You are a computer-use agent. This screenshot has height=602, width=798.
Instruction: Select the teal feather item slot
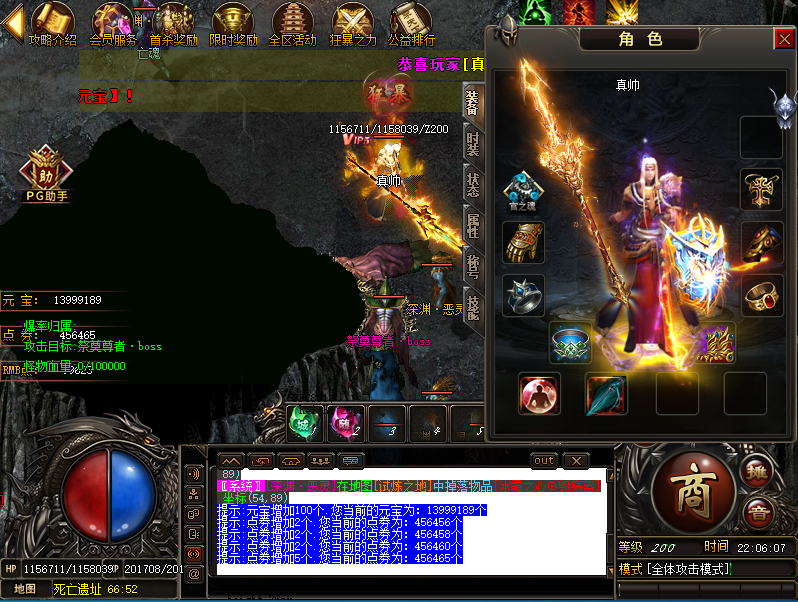pyautogui.click(x=606, y=394)
